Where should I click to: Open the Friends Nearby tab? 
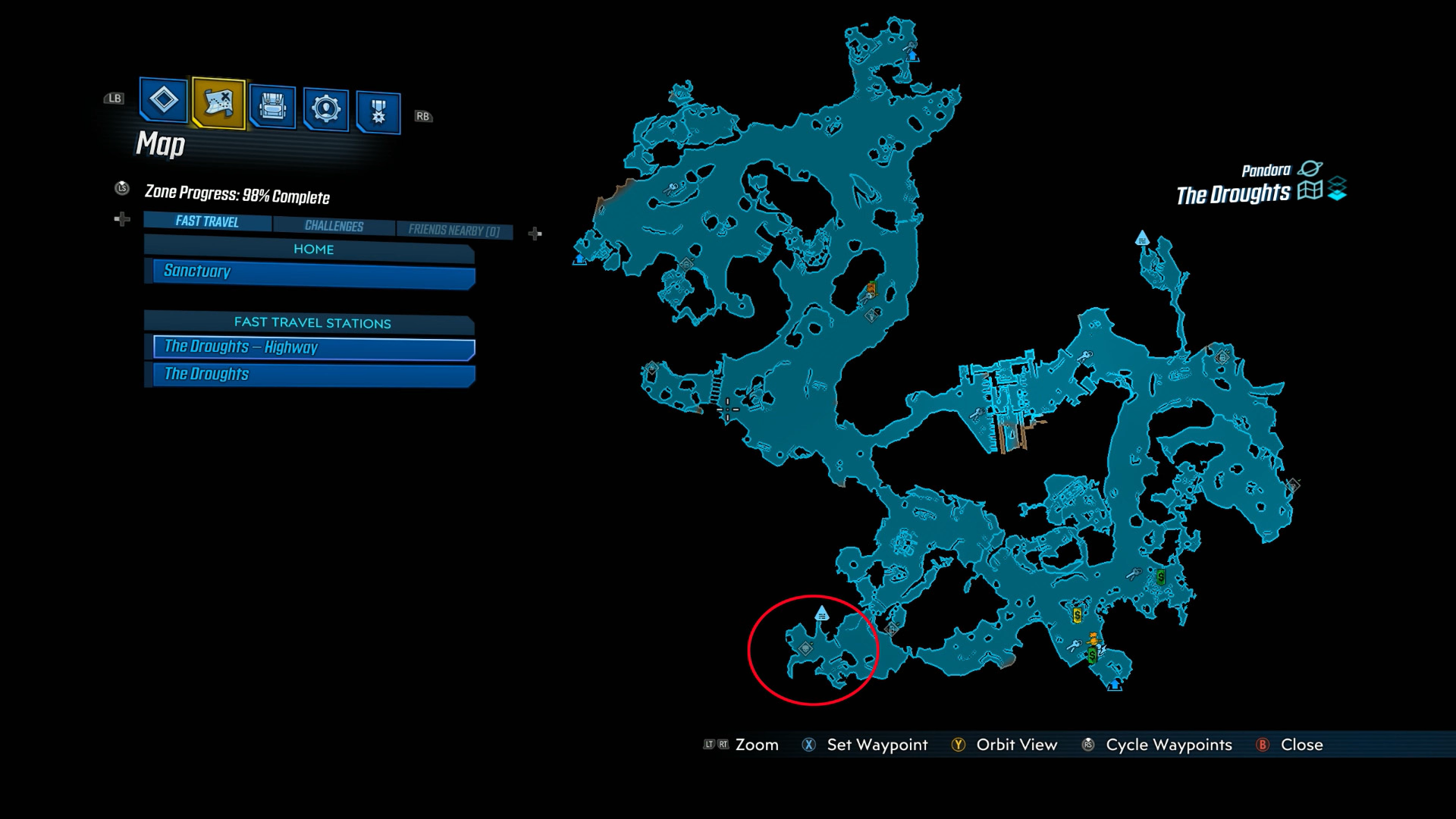453,227
